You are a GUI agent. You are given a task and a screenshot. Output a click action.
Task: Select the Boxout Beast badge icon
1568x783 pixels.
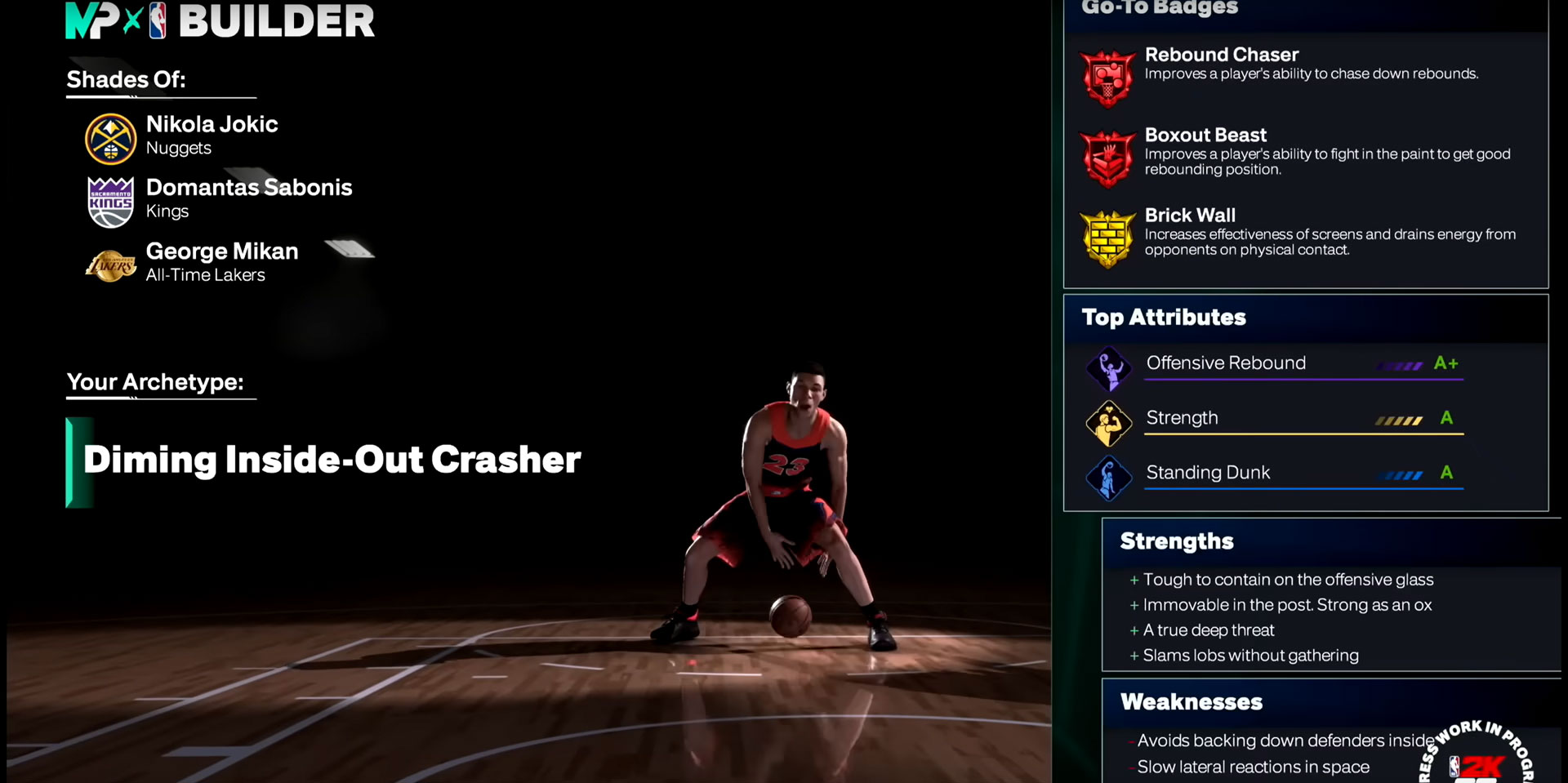1107,158
